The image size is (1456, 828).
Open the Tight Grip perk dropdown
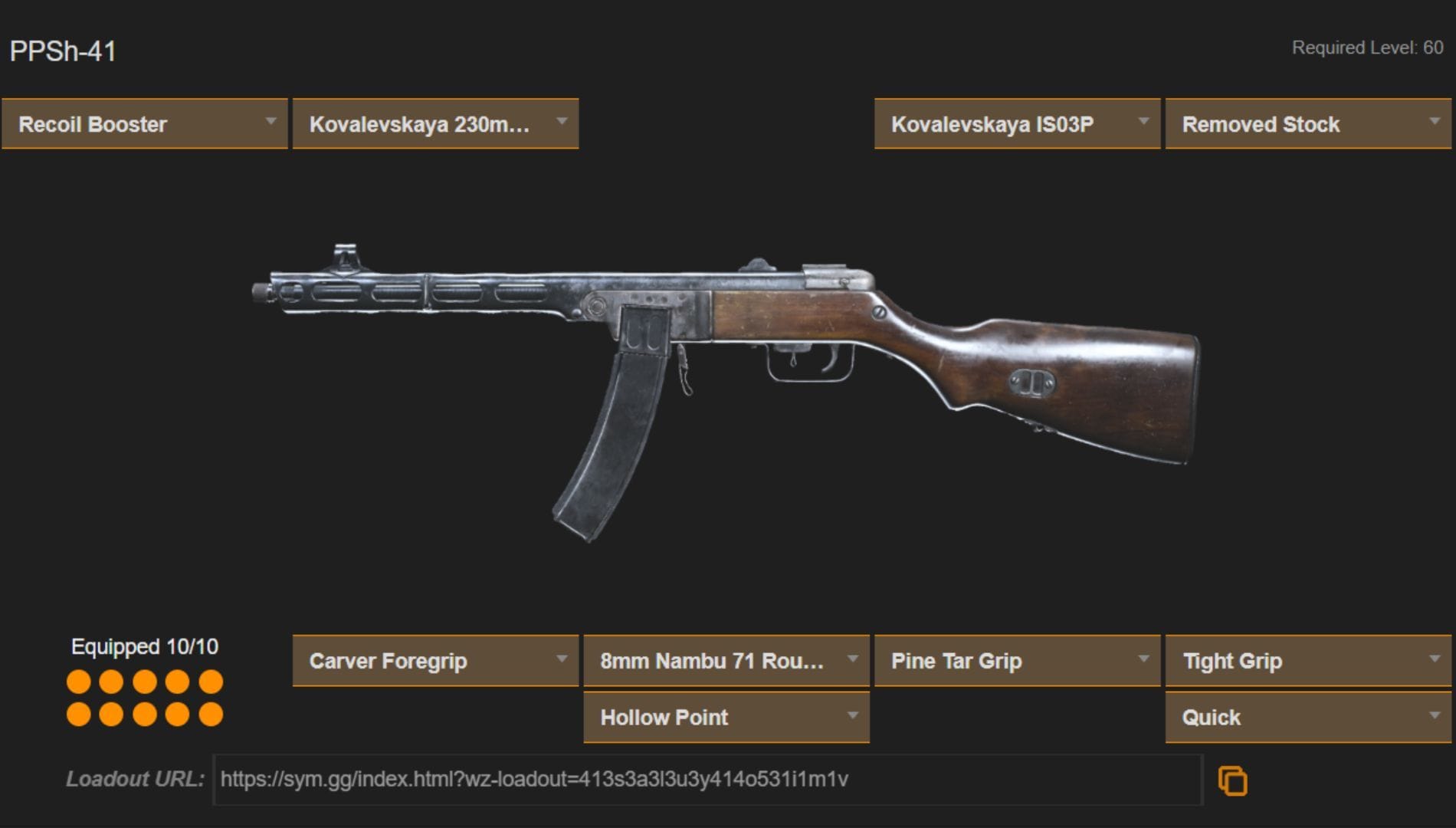pos(1307,660)
